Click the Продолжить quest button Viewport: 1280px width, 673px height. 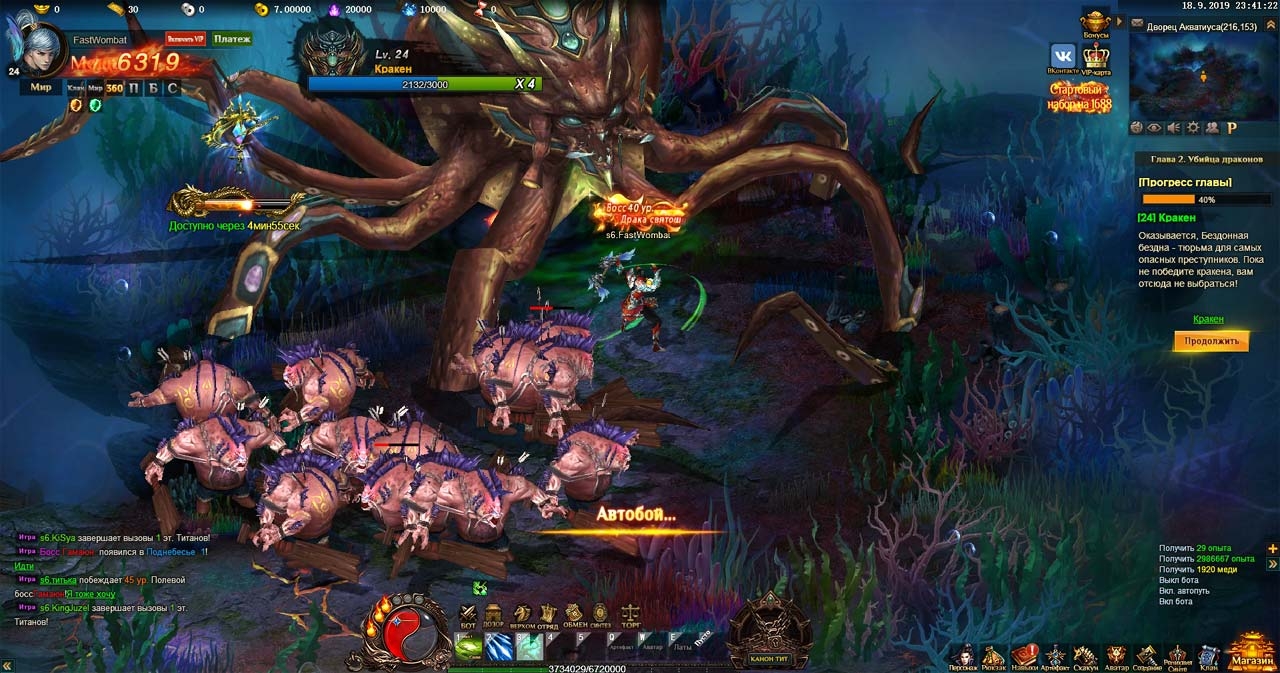click(x=1211, y=341)
